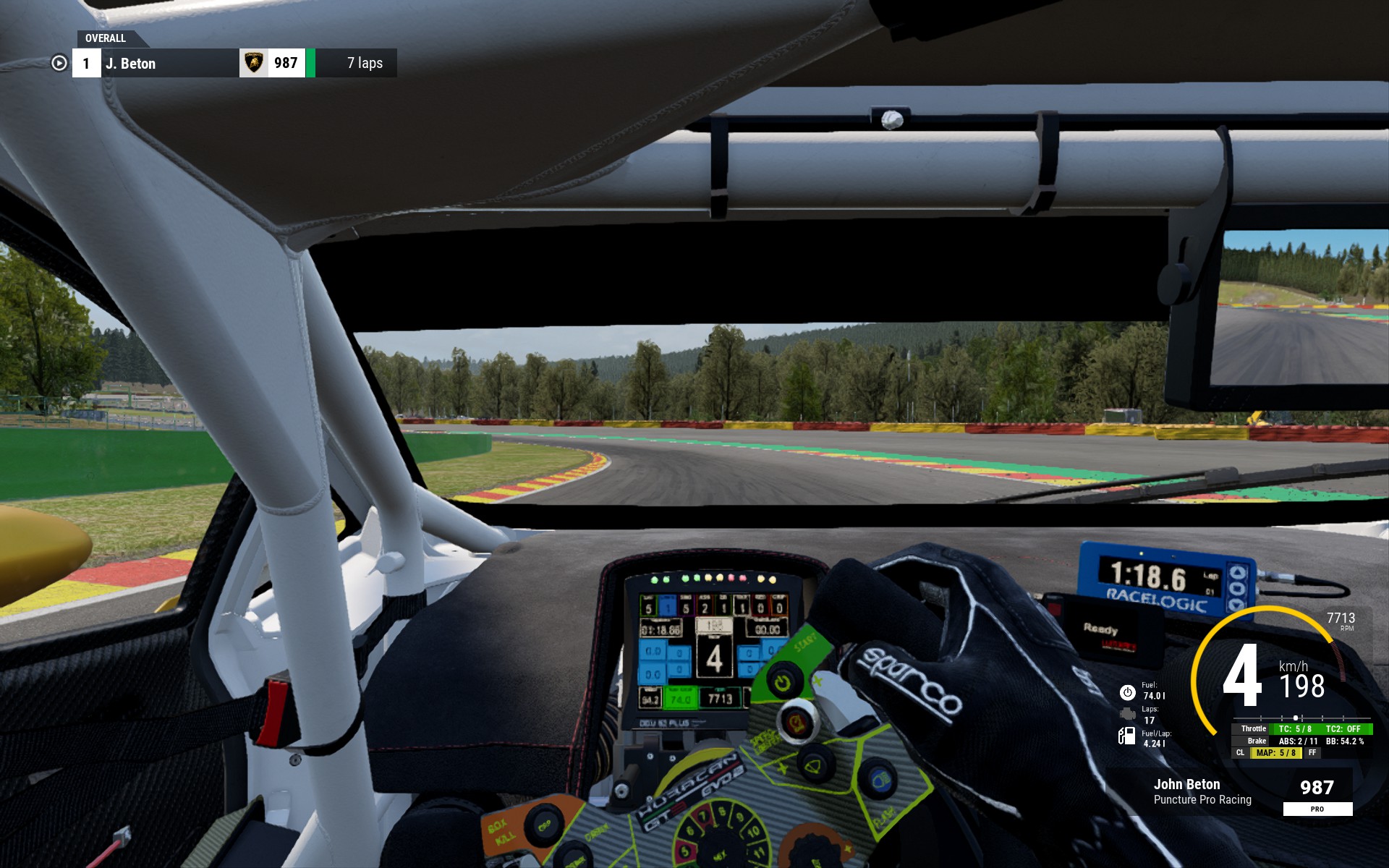Click the OVERALL standings header
This screenshot has width=1389, height=868.
coord(106,38)
